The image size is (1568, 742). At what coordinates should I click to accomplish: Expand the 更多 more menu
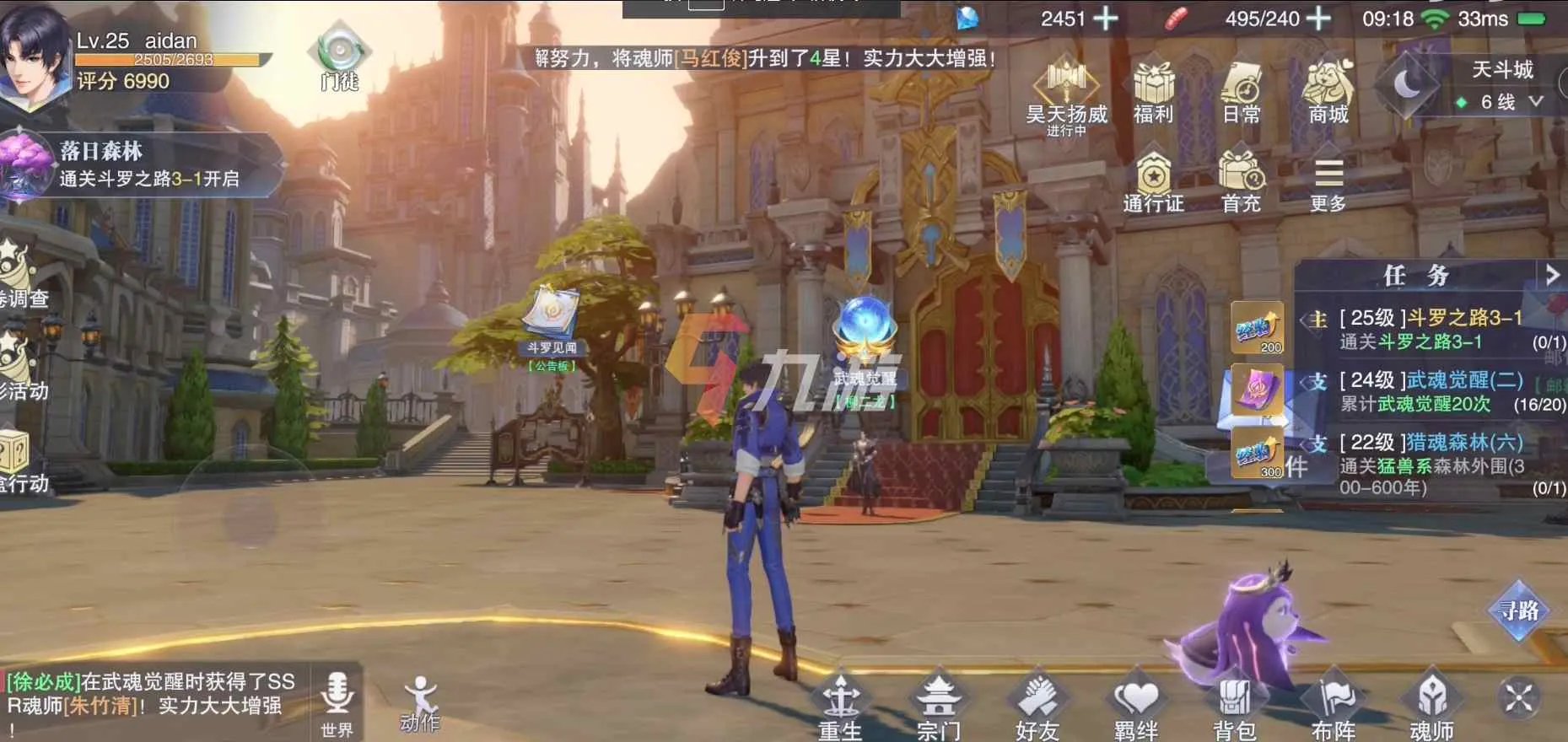(x=1328, y=184)
